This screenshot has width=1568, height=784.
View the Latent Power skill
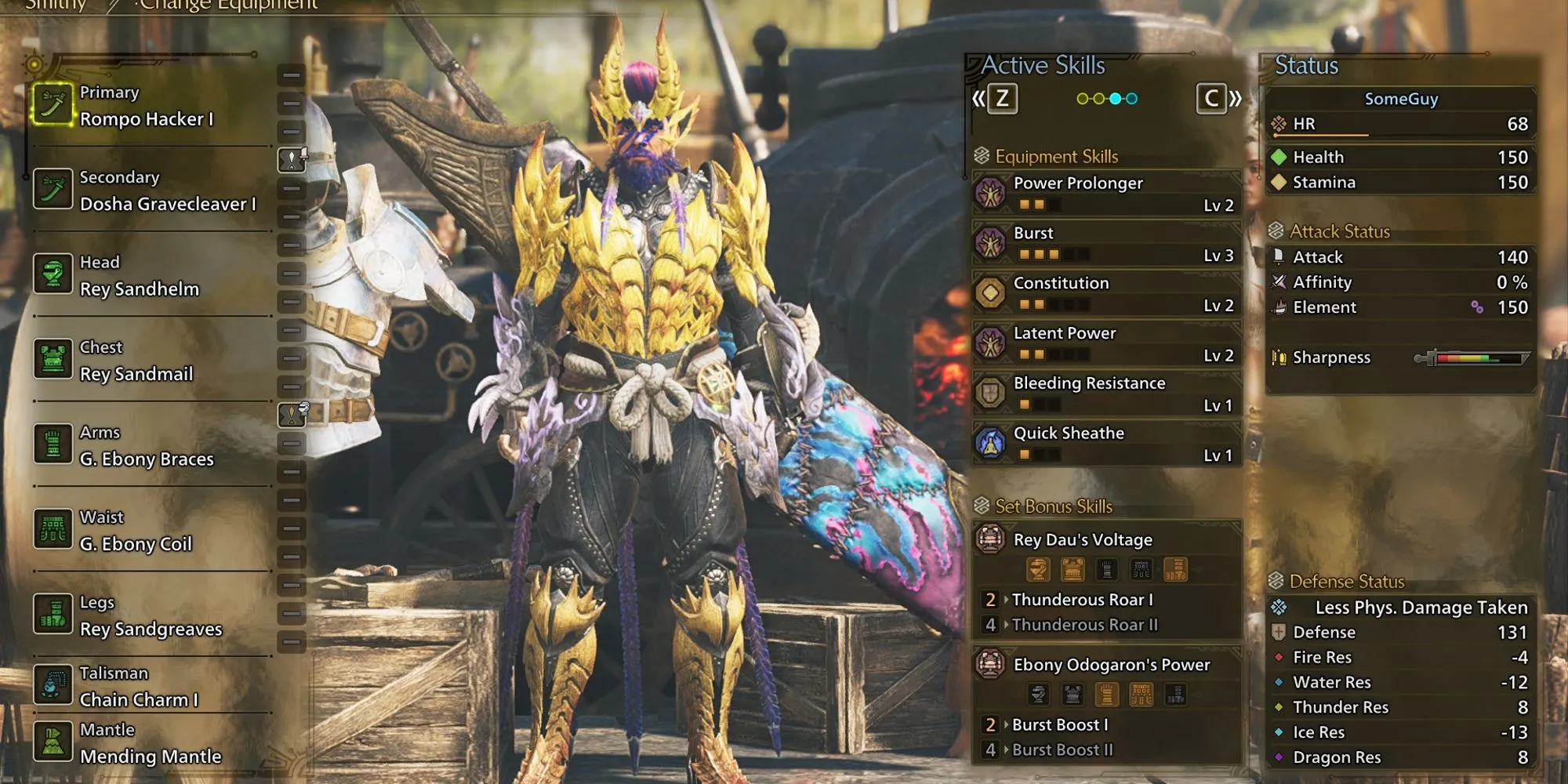coord(1105,344)
